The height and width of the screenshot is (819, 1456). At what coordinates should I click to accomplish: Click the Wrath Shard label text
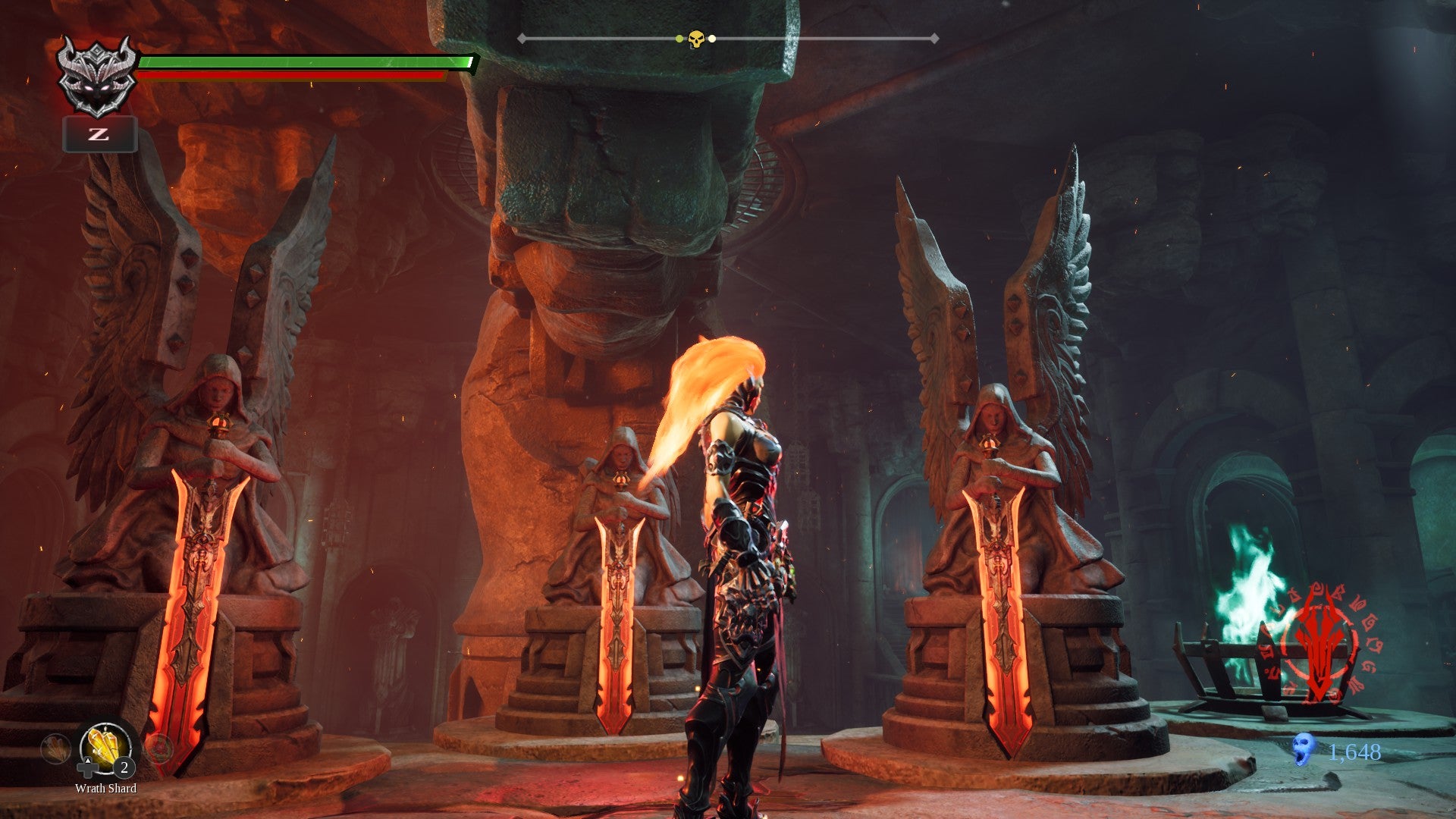pos(106,789)
